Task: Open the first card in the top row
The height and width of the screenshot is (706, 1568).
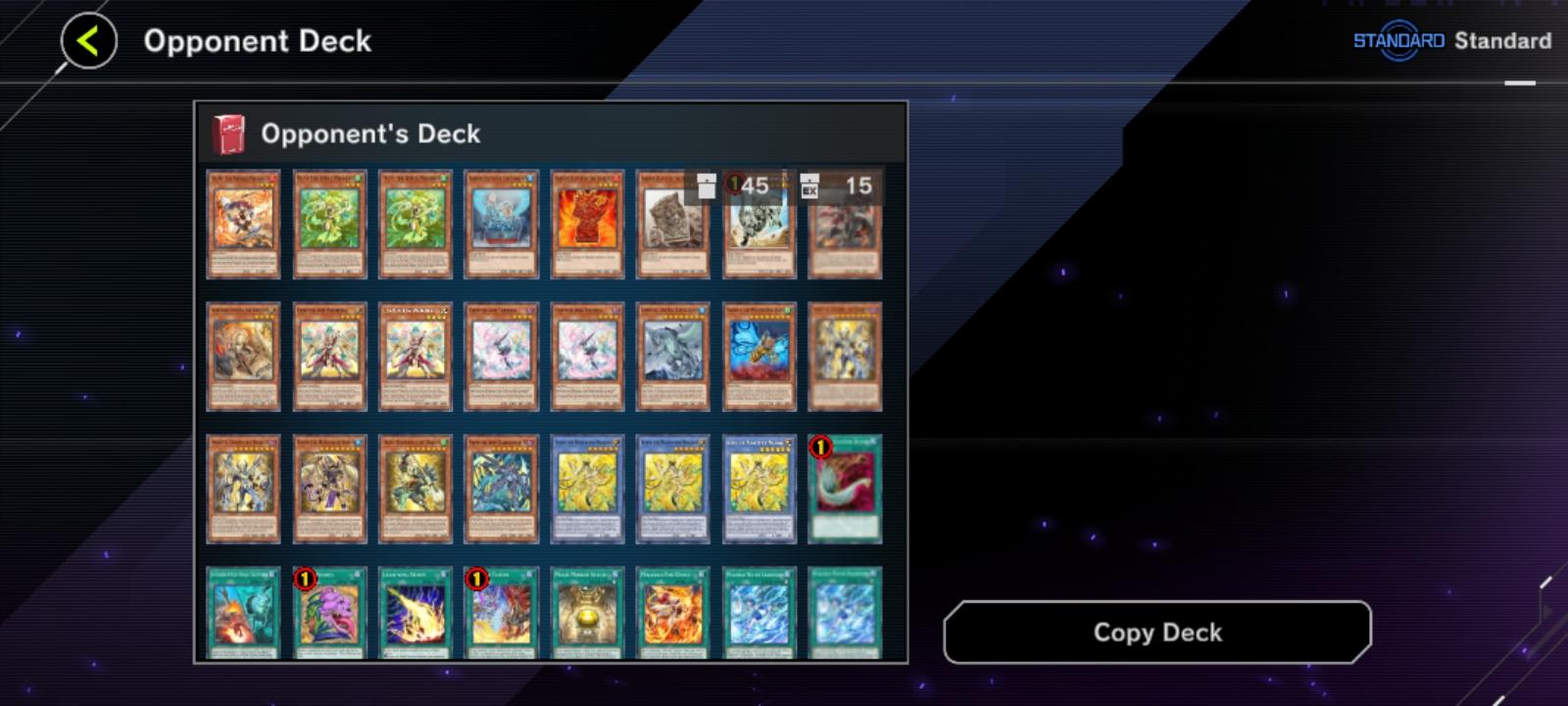Action: click(x=243, y=224)
